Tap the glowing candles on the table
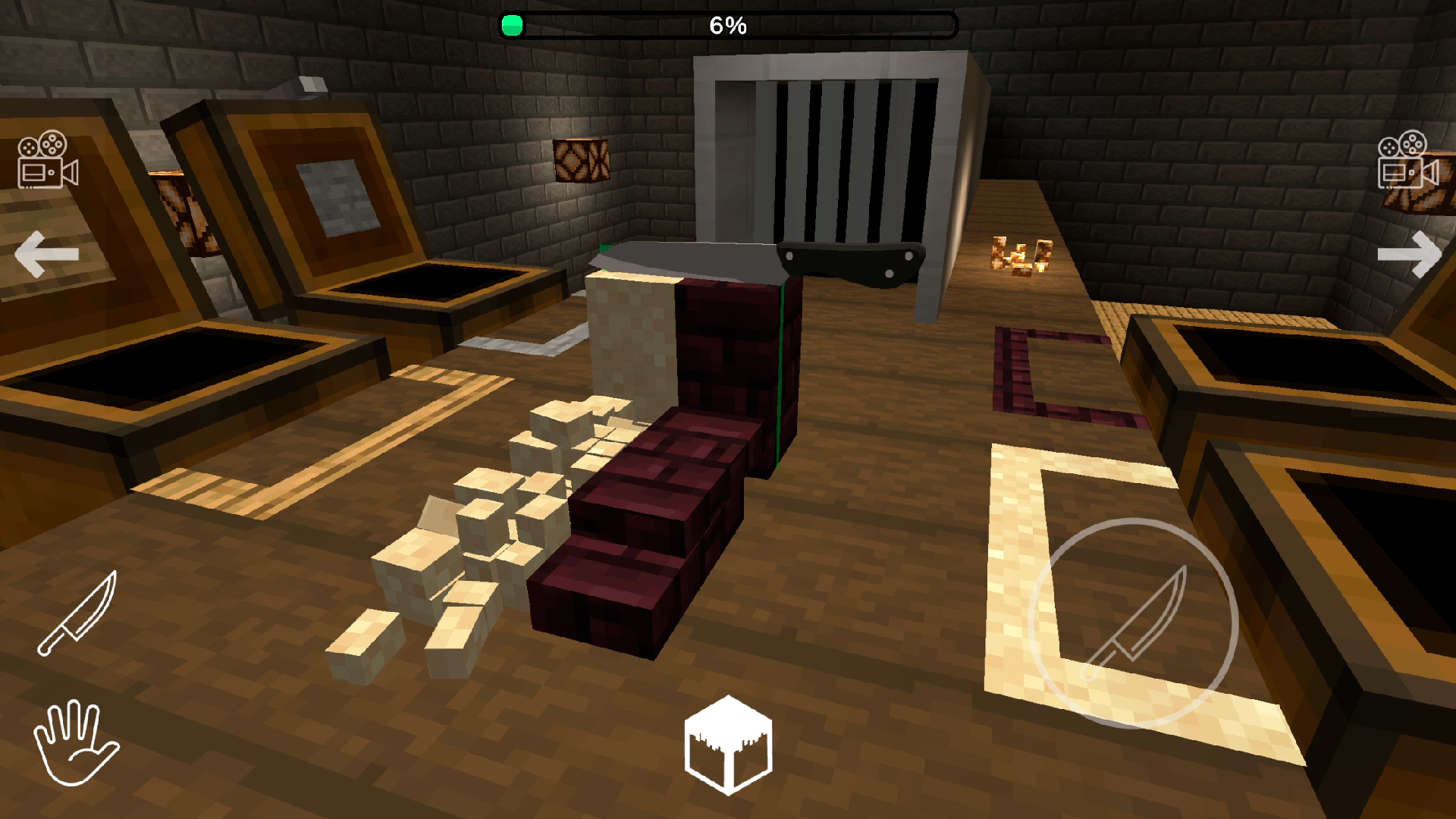Viewport: 1456px width, 819px height. click(1020, 254)
